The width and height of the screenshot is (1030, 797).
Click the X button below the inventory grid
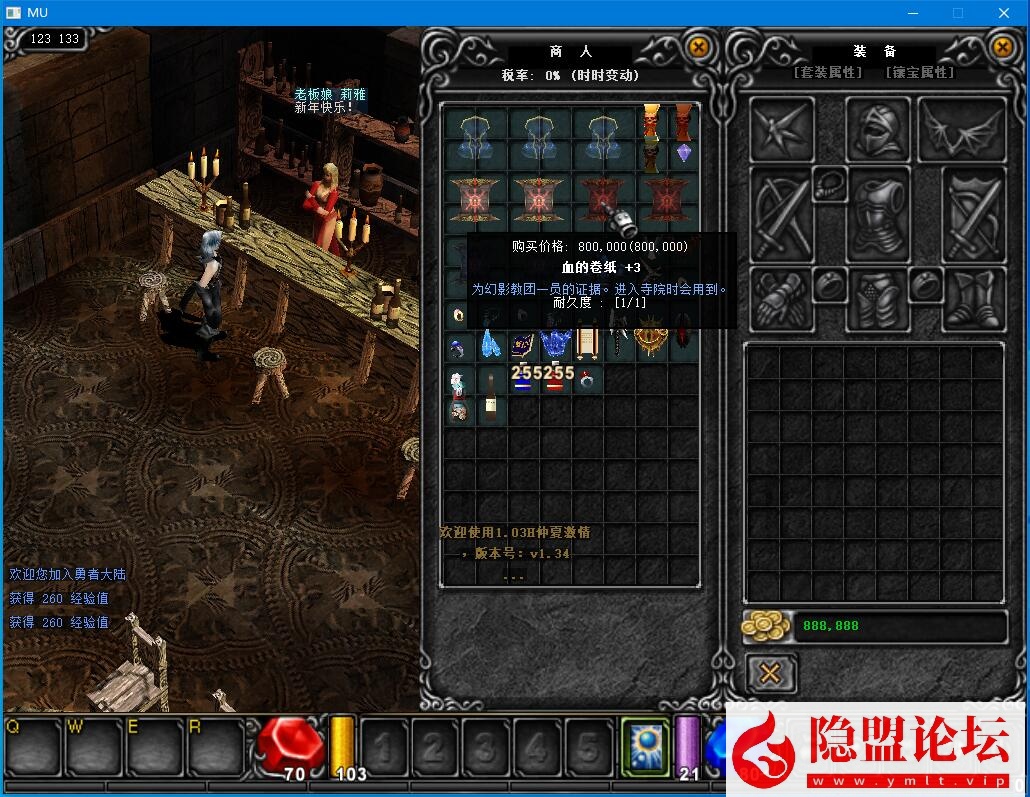point(770,674)
